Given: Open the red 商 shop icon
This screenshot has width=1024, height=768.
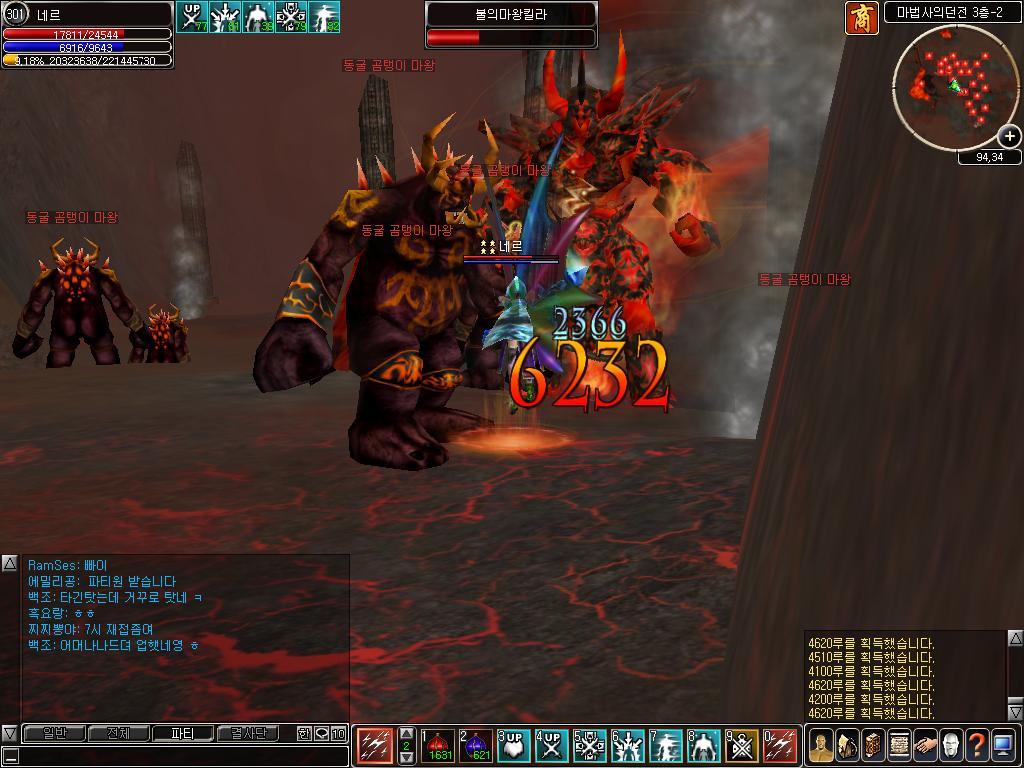Looking at the screenshot, I should 862,18.
